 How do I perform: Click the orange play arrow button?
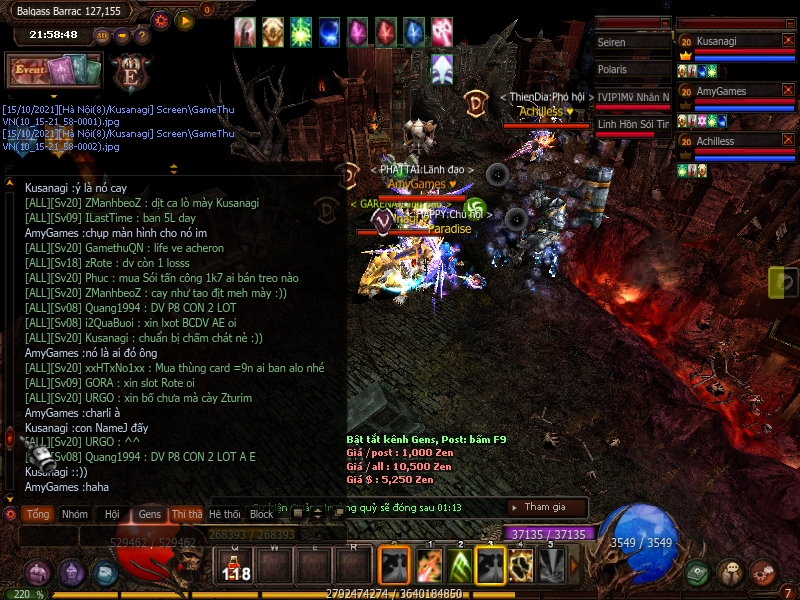tap(185, 20)
